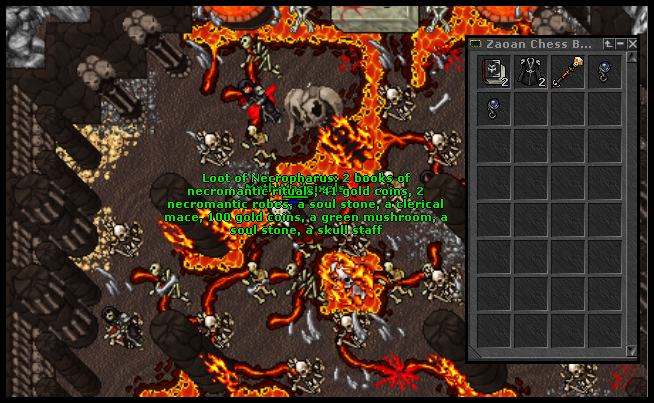This screenshot has width=654, height=403.
Task: Go up one container level
Action: point(608,44)
